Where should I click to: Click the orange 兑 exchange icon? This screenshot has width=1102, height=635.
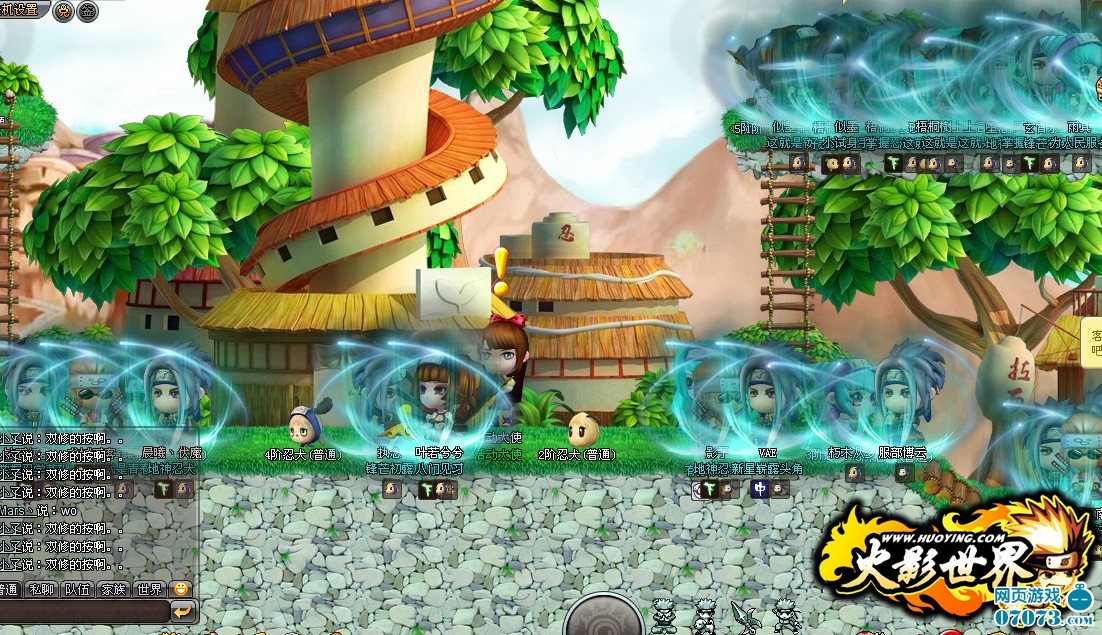[x=62, y=11]
